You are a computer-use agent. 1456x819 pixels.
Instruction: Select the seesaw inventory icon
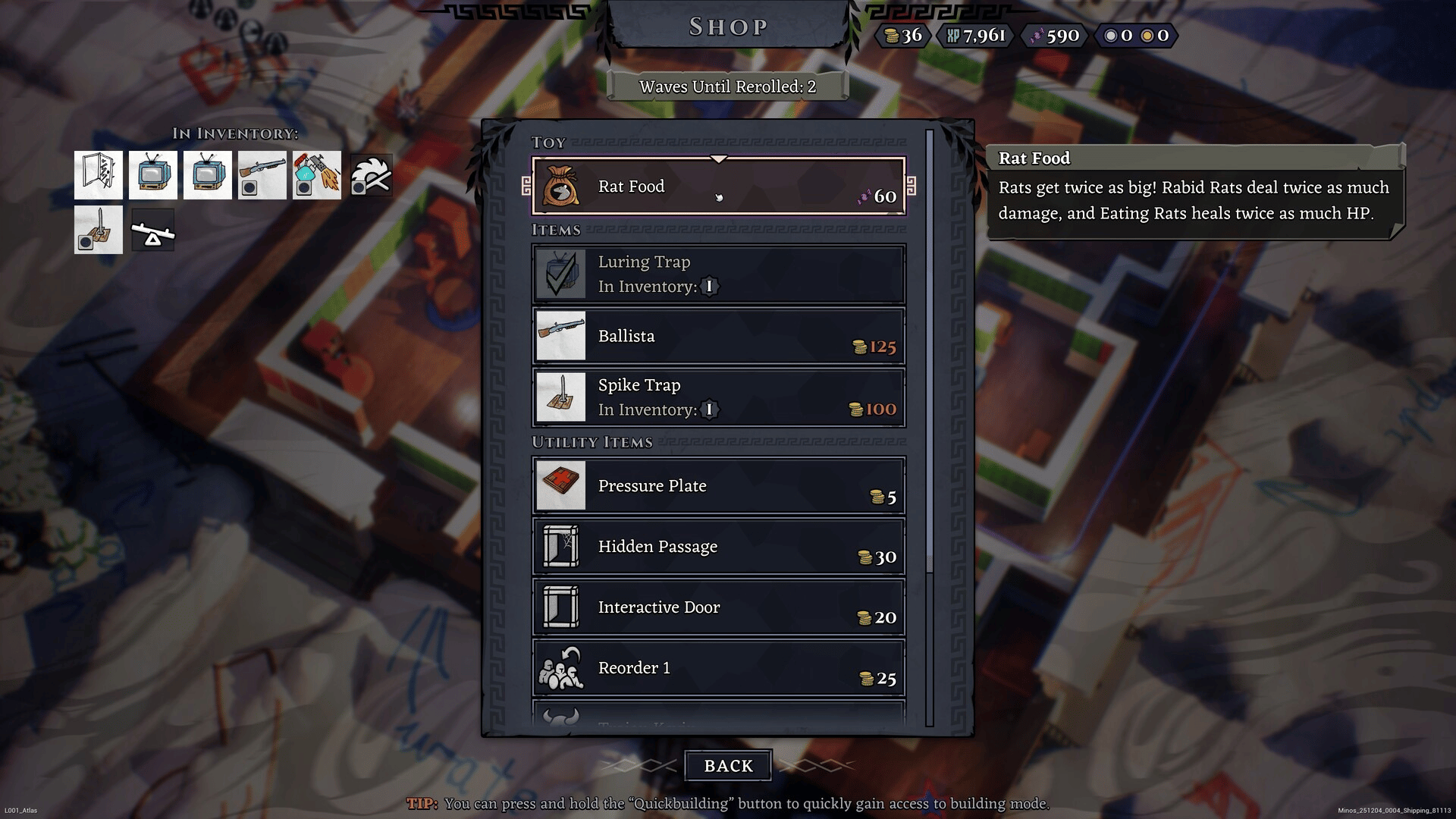(x=152, y=230)
